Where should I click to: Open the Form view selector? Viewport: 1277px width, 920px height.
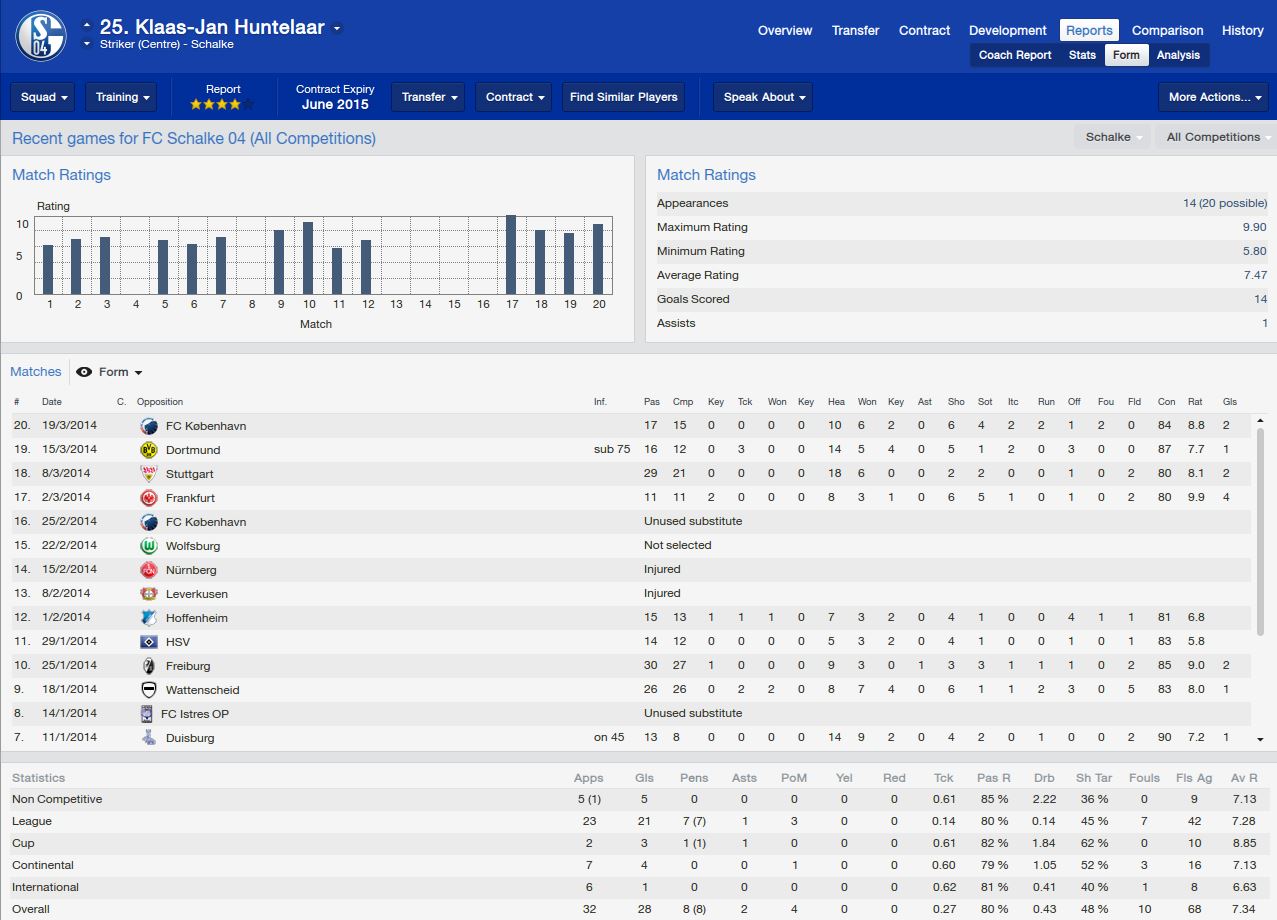[x=111, y=372]
